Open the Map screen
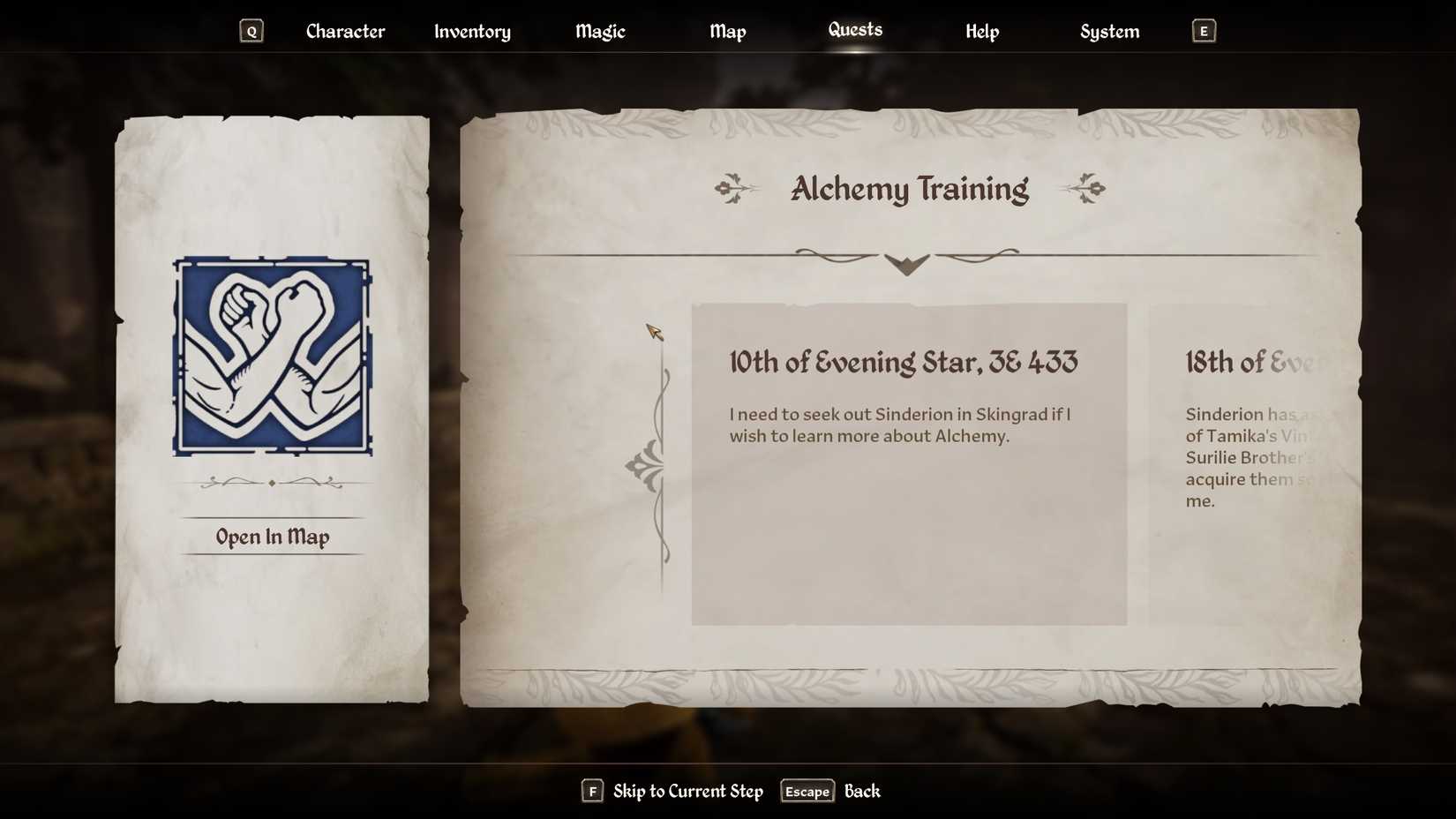The image size is (1456, 819). [727, 31]
